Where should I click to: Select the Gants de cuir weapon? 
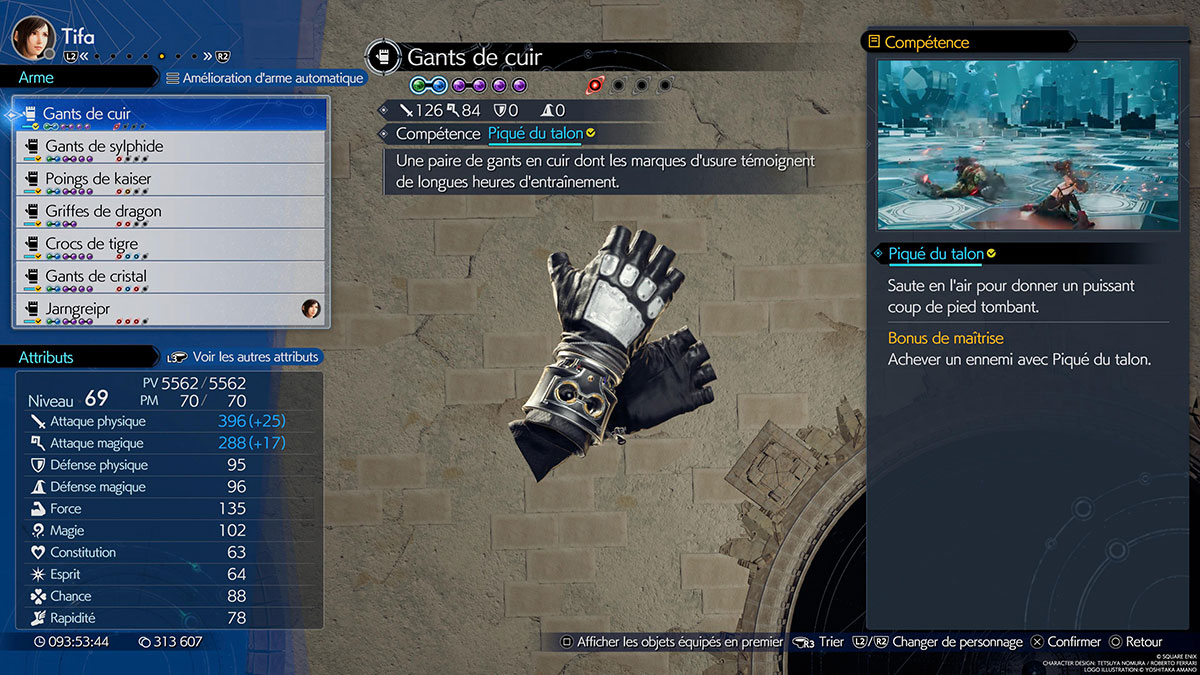pos(170,114)
